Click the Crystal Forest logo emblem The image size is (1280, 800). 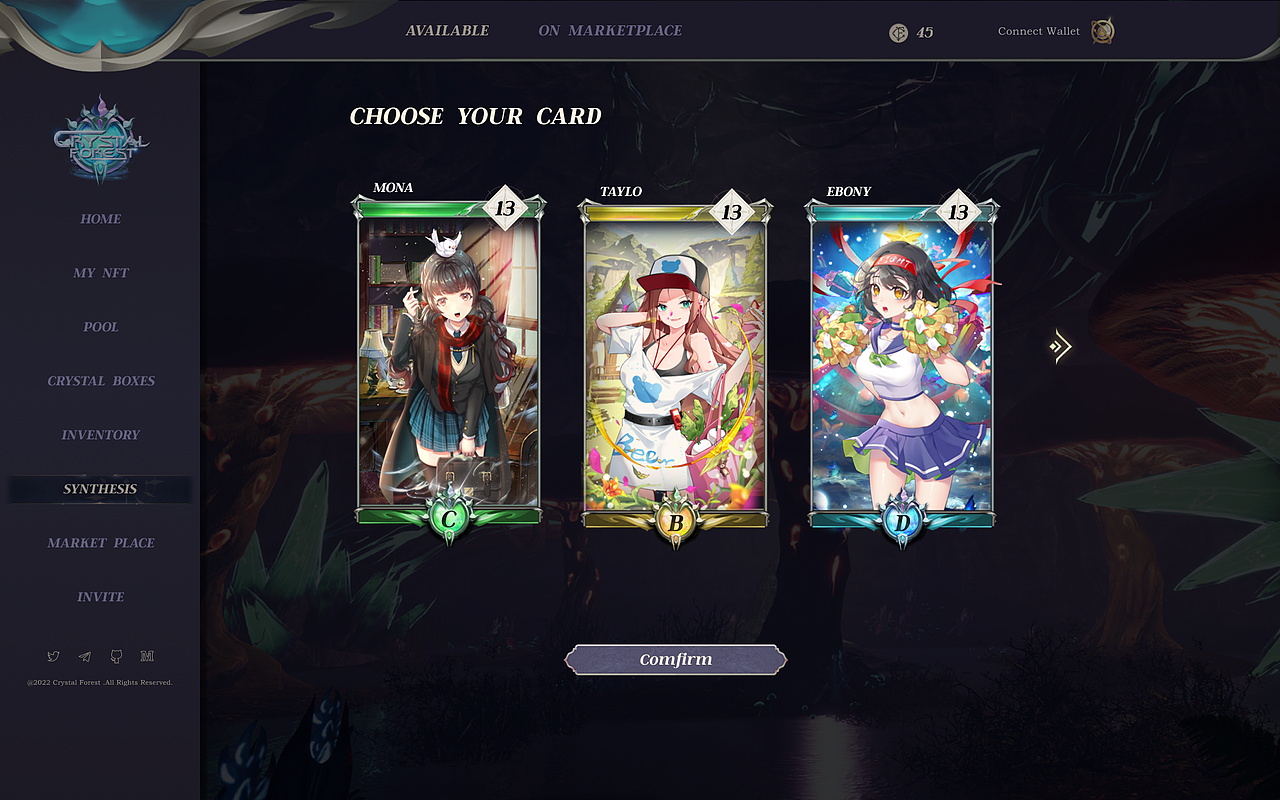[x=99, y=140]
